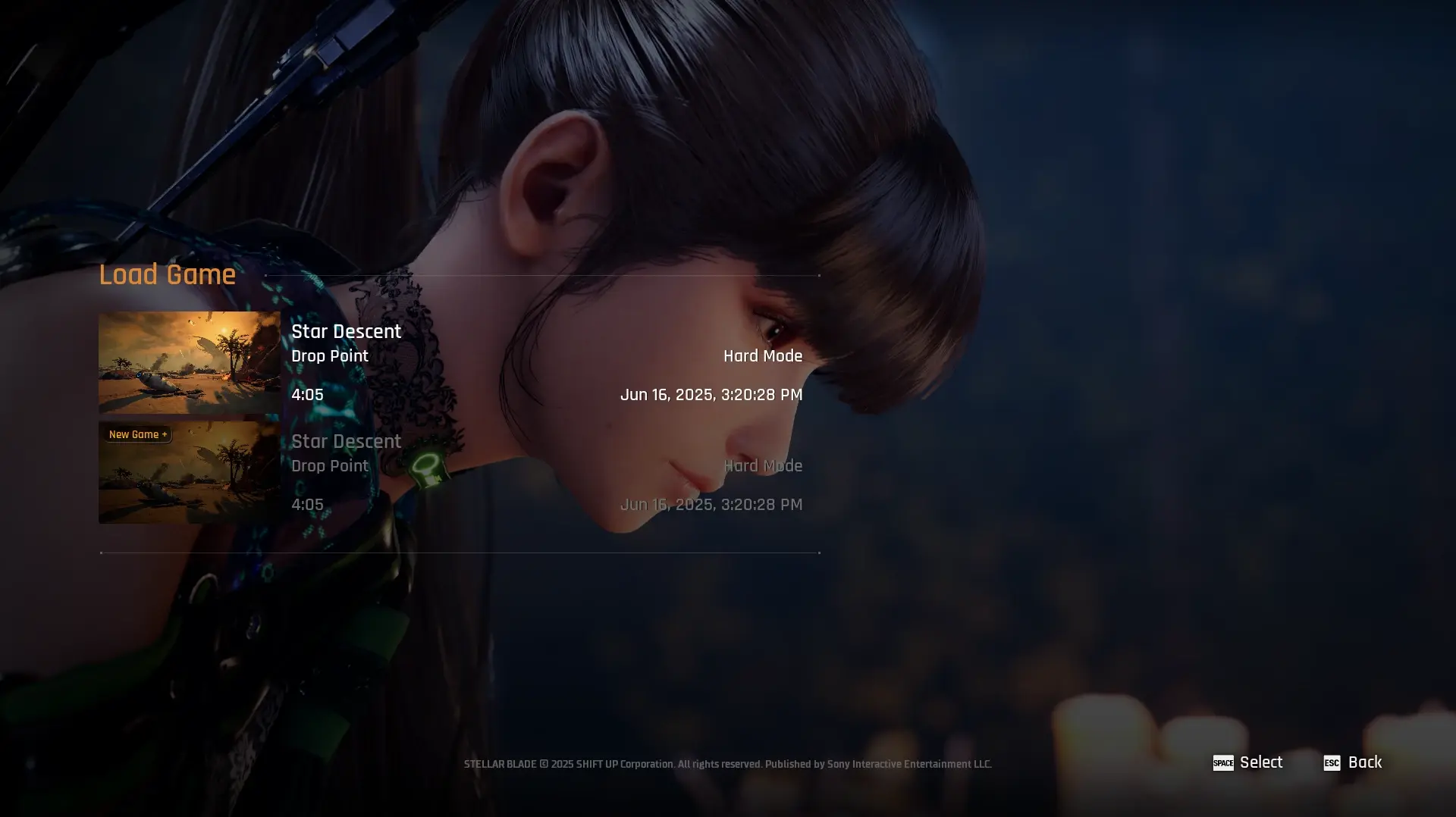Click the Load Game heading
Screen dimensions: 1456x817
tap(167, 274)
